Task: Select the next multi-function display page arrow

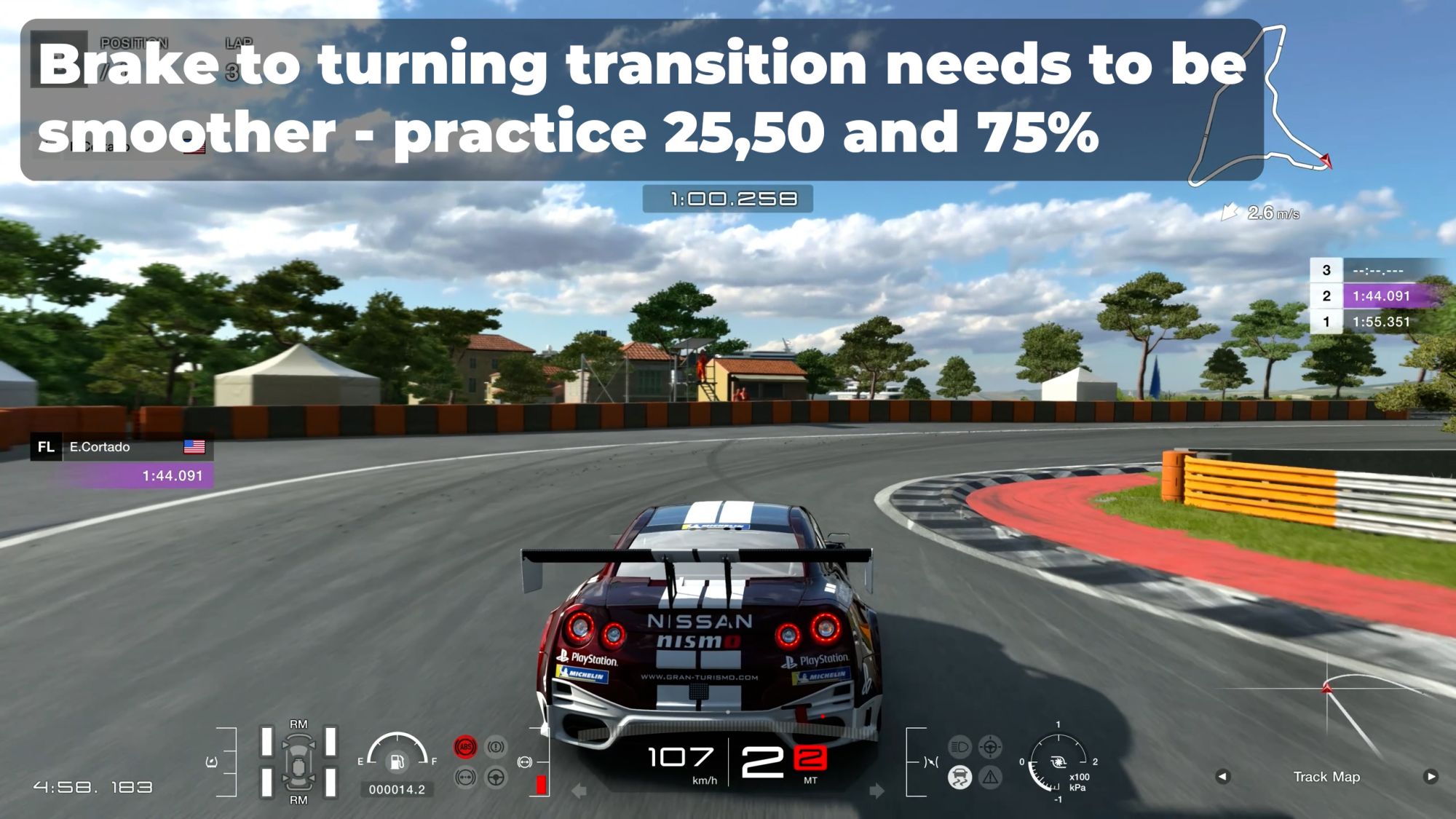Action: 1431,777
